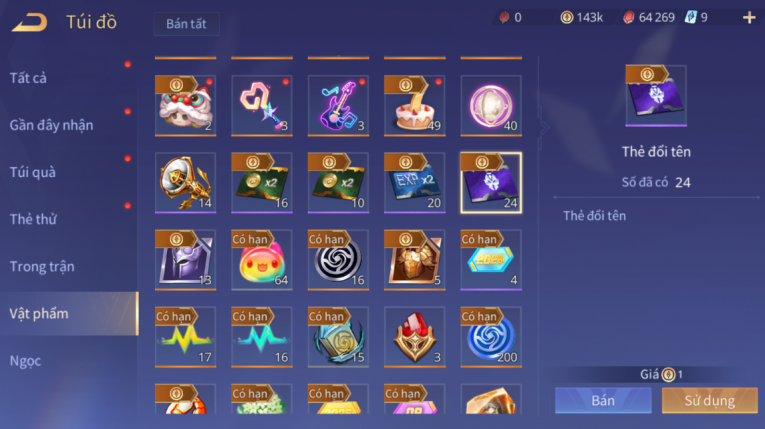Add more currency with the plus button
Viewport: 765px width, 429px height.
tap(749, 17)
